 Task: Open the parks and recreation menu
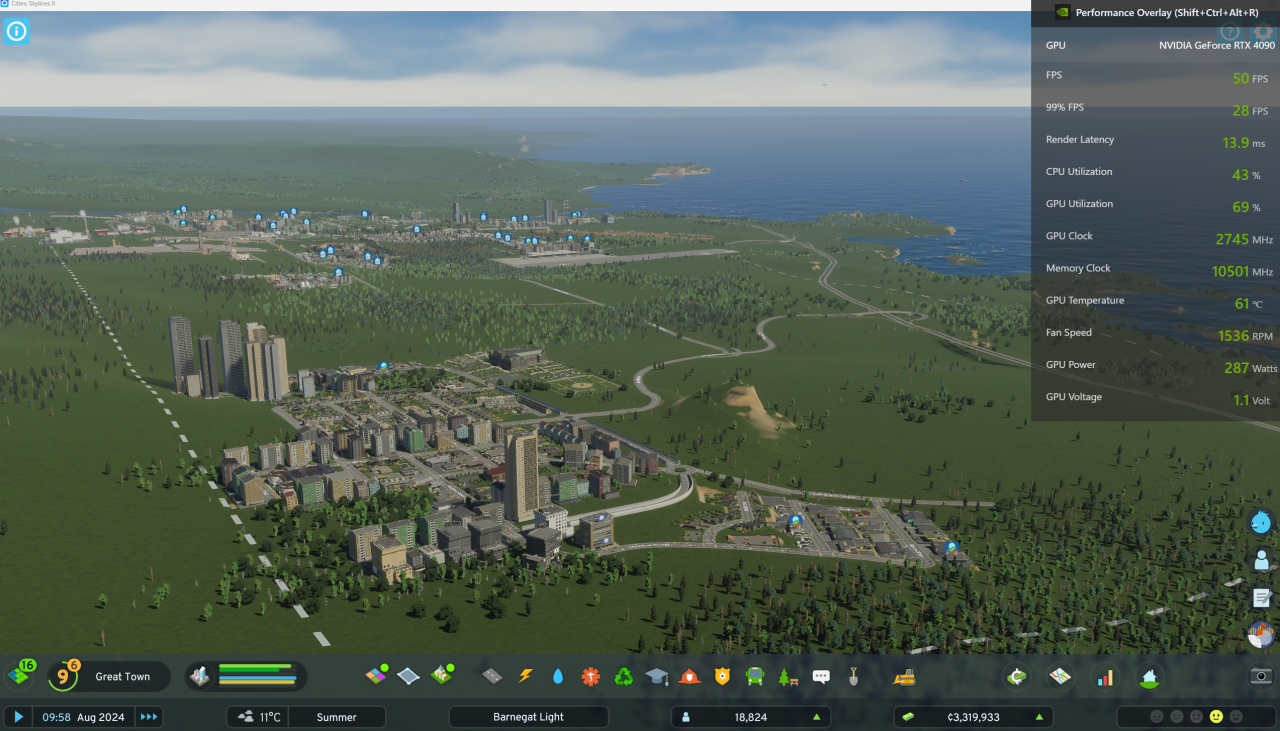coord(788,677)
